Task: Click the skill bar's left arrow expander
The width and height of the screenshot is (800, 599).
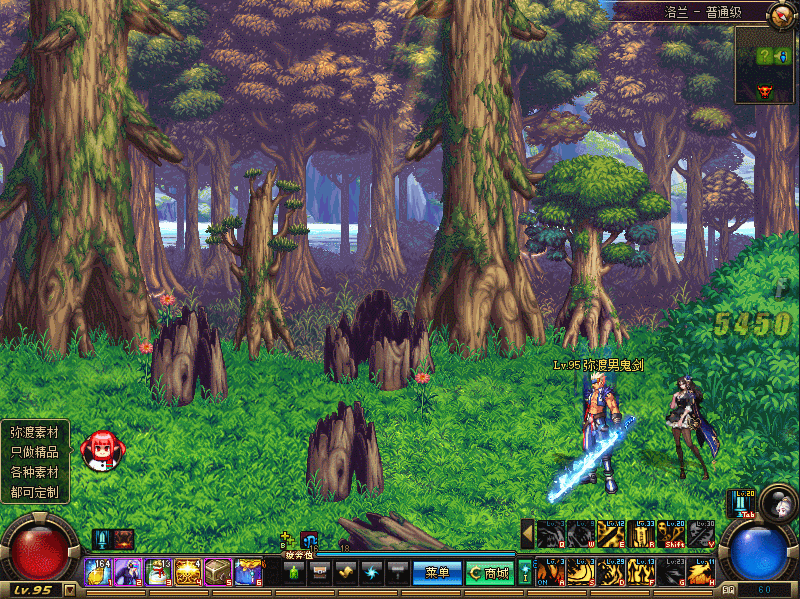Action: click(x=527, y=534)
